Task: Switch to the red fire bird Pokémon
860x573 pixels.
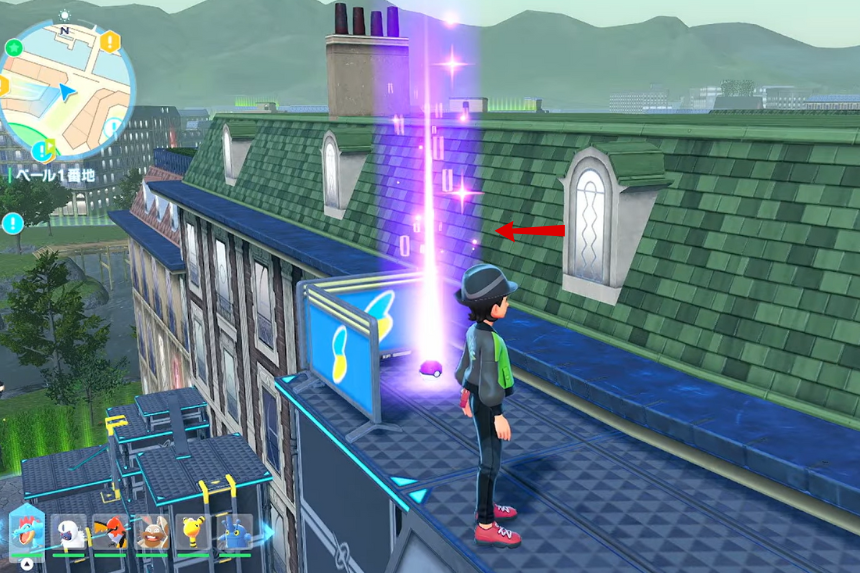Action: (x=110, y=533)
